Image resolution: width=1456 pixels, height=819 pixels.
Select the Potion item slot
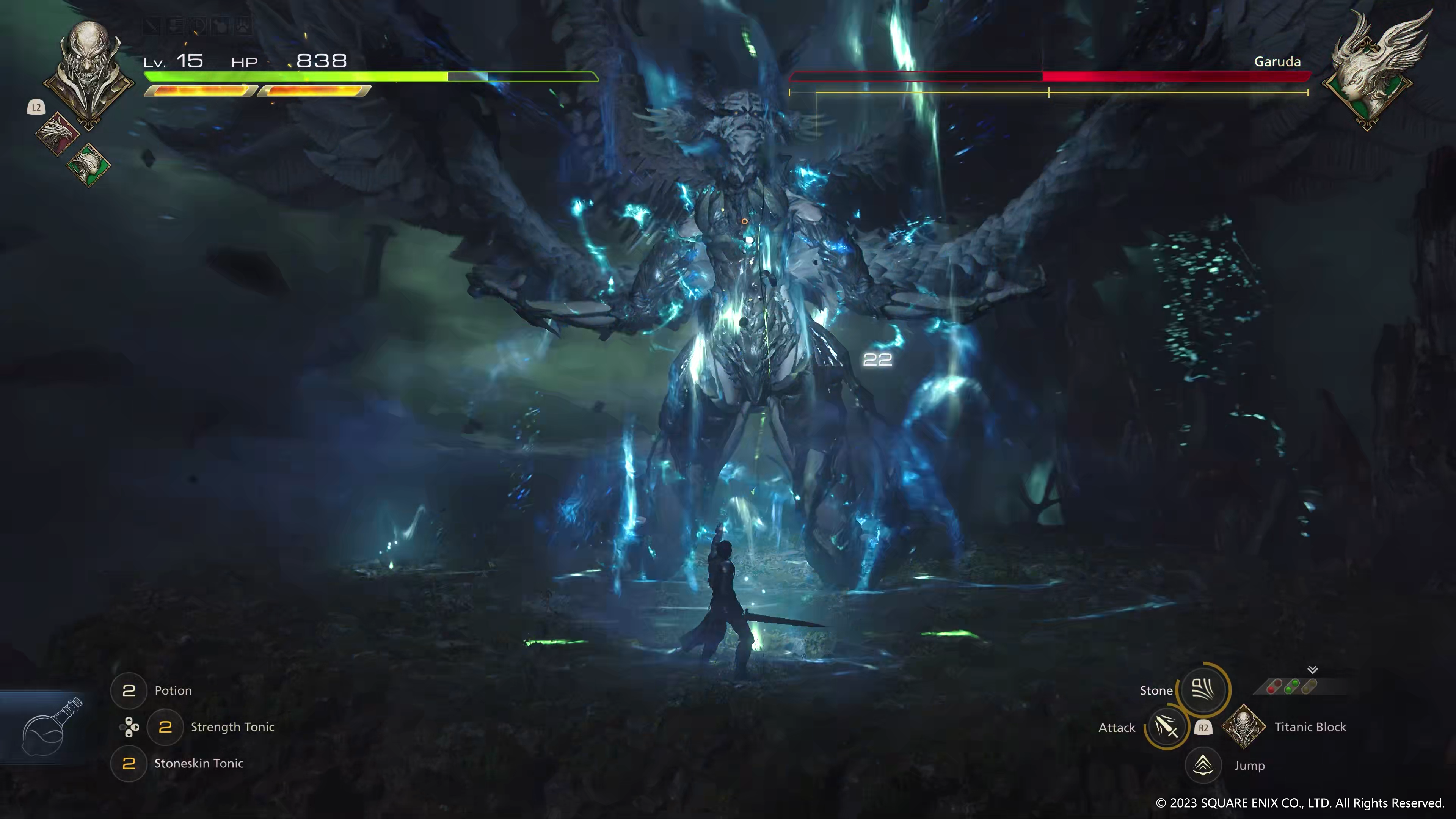click(129, 690)
